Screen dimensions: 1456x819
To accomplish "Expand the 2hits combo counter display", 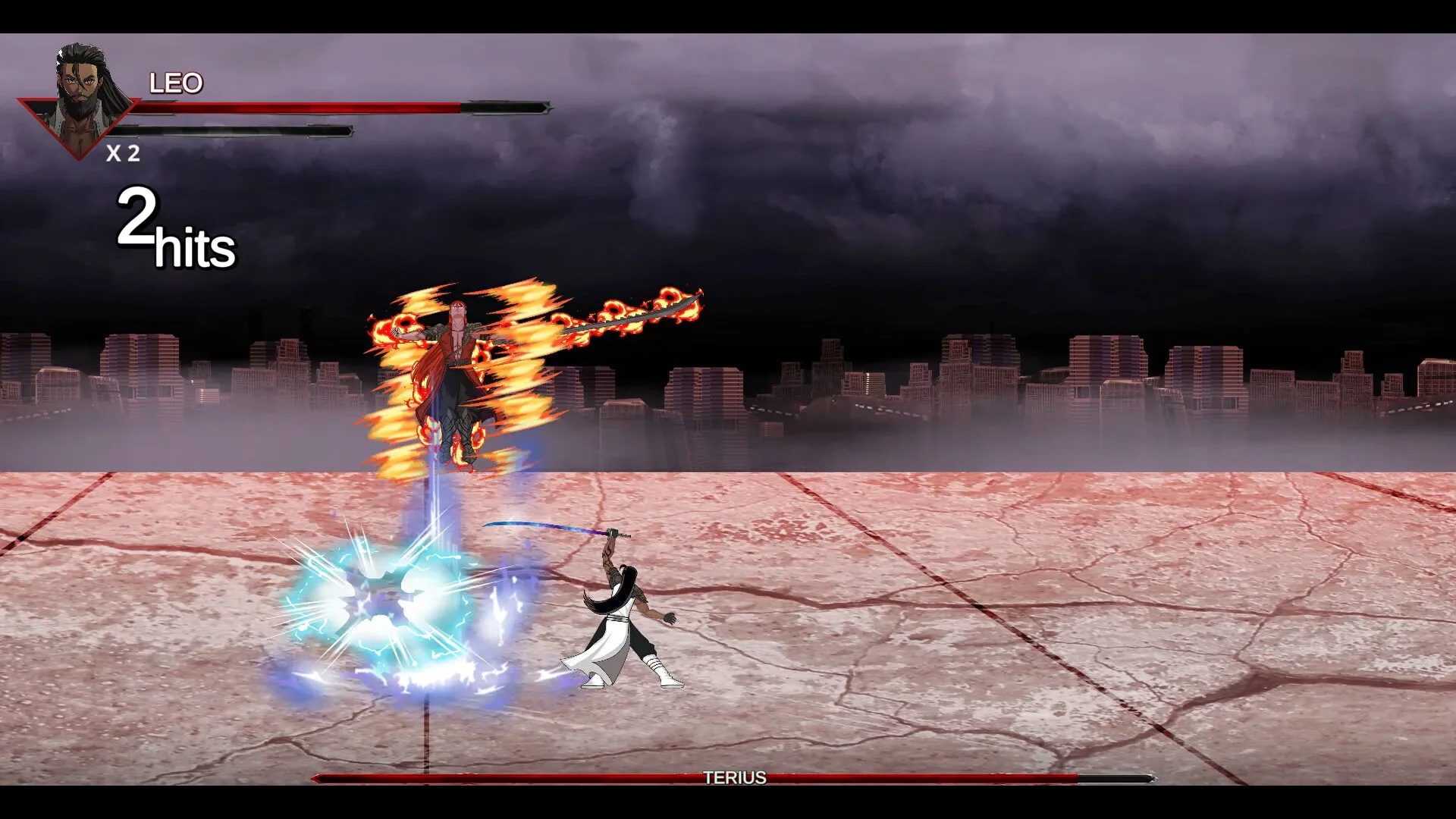I will point(174,227).
